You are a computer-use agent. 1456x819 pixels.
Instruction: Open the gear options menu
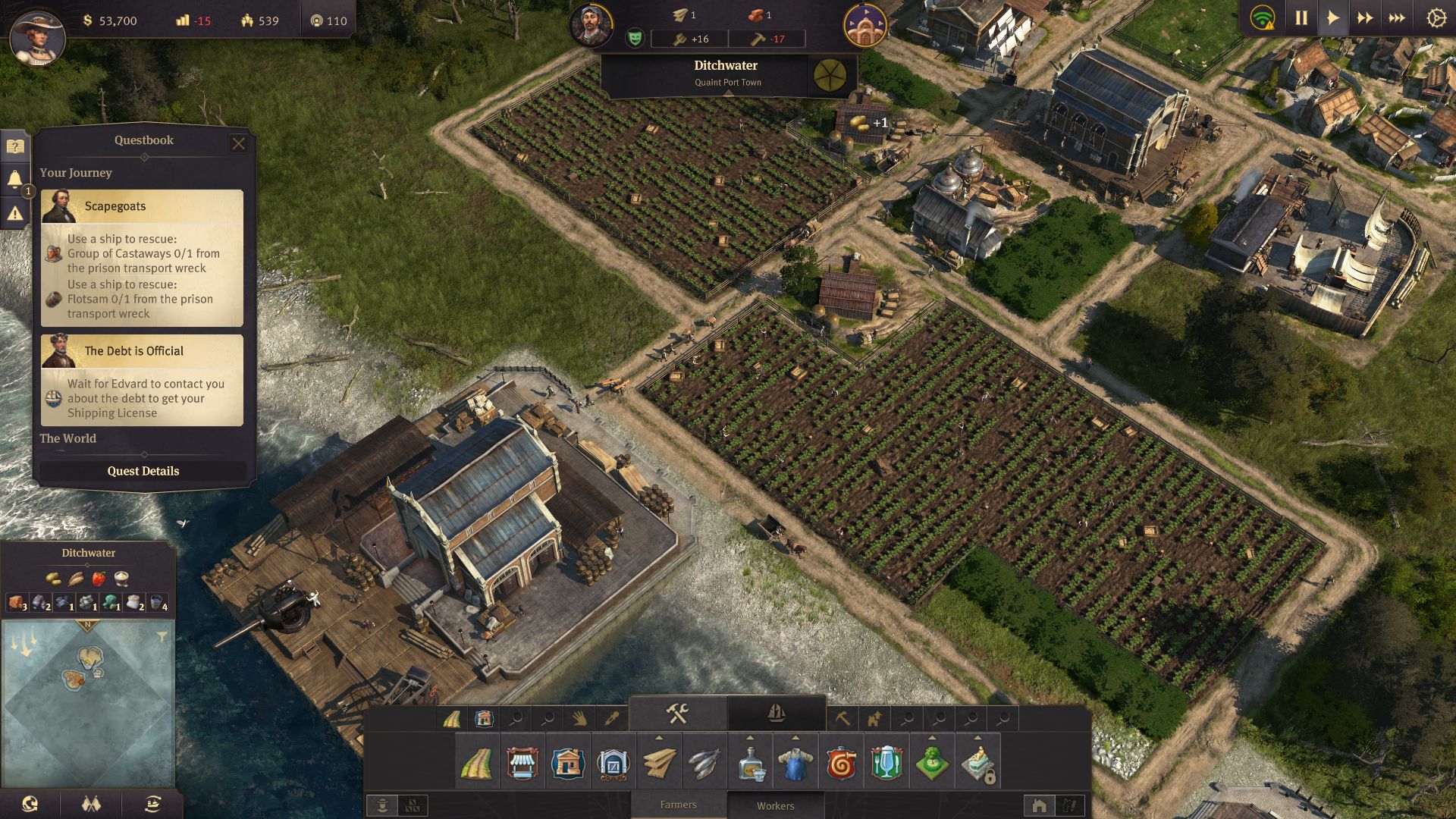click(x=1436, y=17)
